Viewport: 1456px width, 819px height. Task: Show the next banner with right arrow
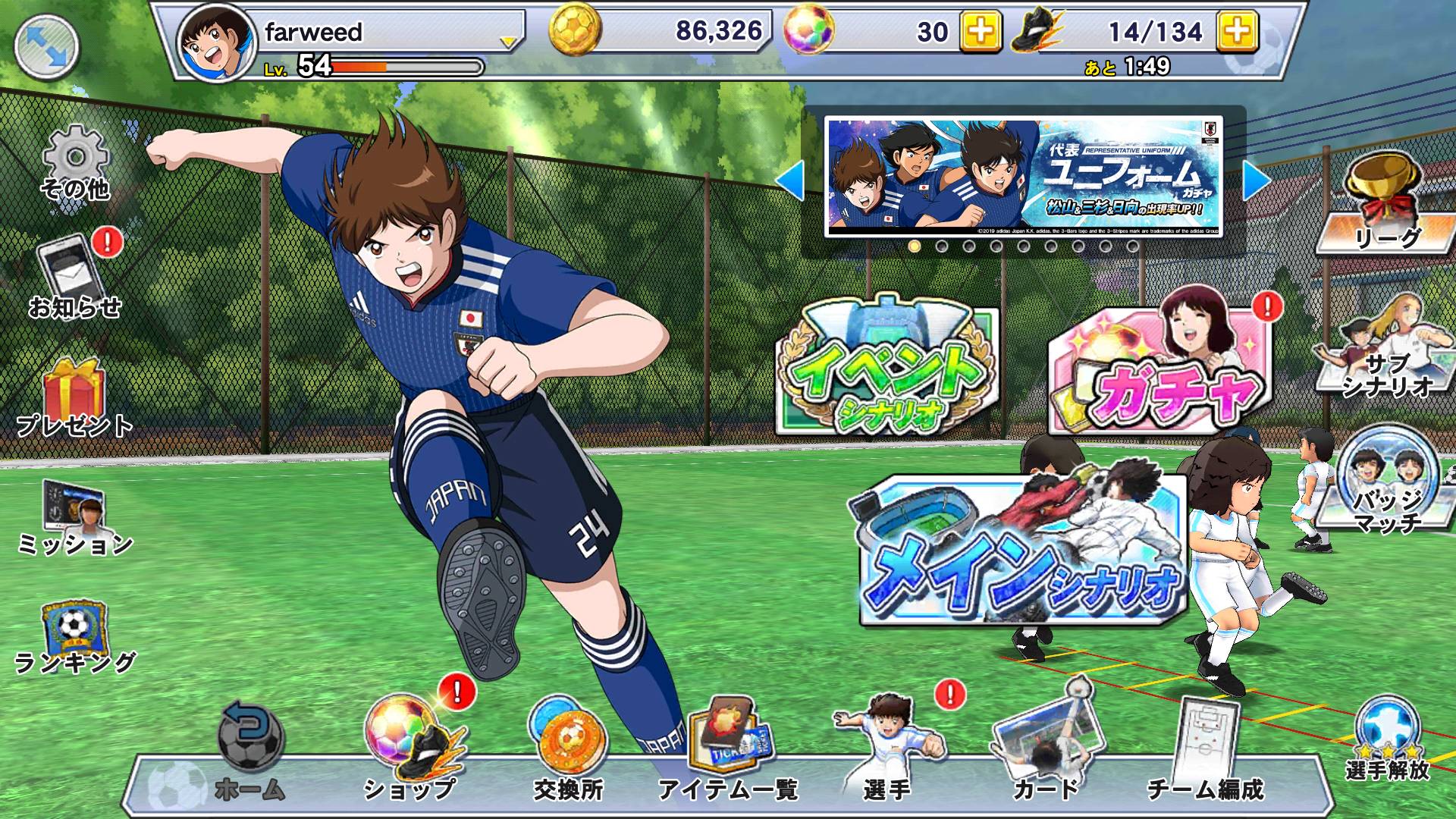pos(1257,181)
